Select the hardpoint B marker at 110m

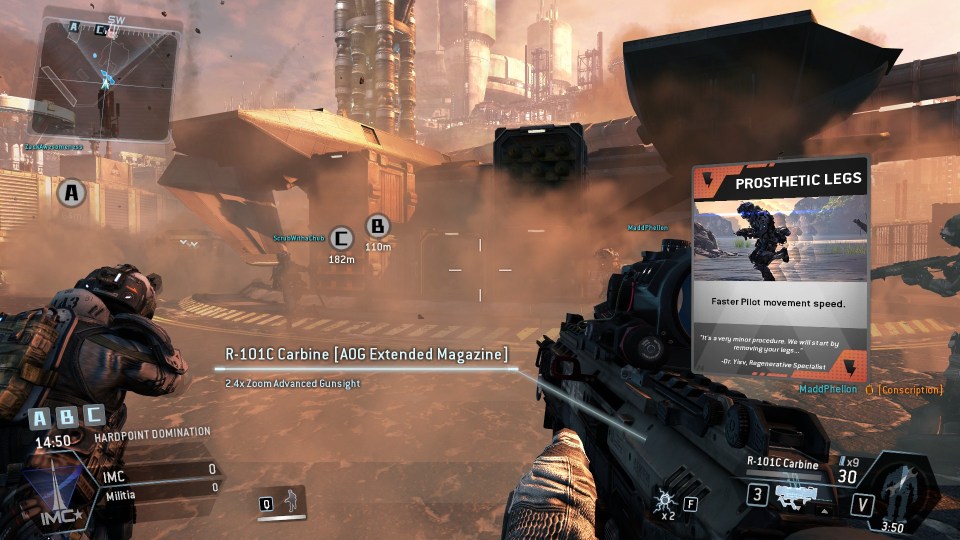coord(377,227)
